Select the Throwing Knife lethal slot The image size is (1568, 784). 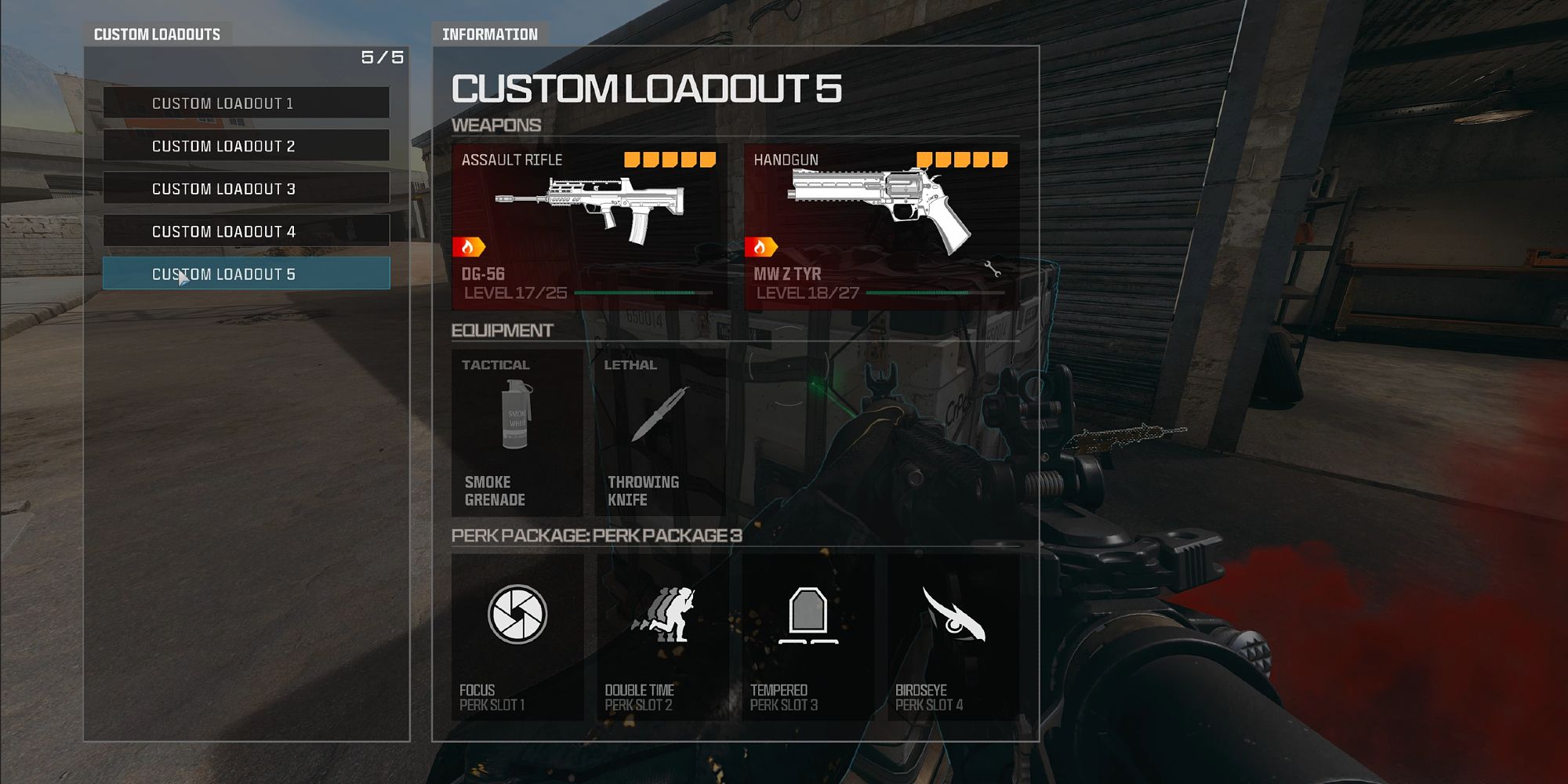tap(660, 432)
